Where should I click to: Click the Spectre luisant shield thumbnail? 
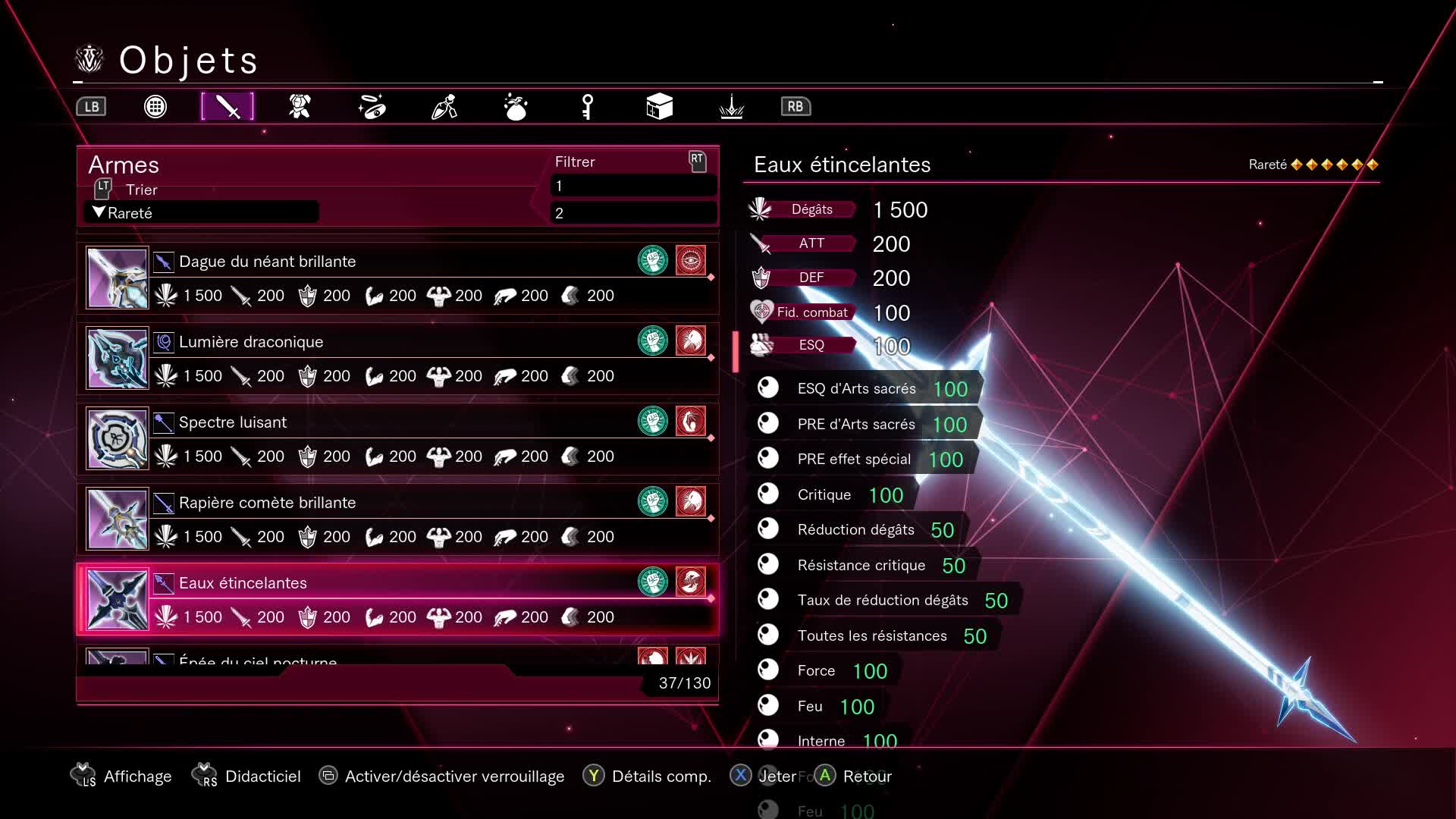pos(118,439)
